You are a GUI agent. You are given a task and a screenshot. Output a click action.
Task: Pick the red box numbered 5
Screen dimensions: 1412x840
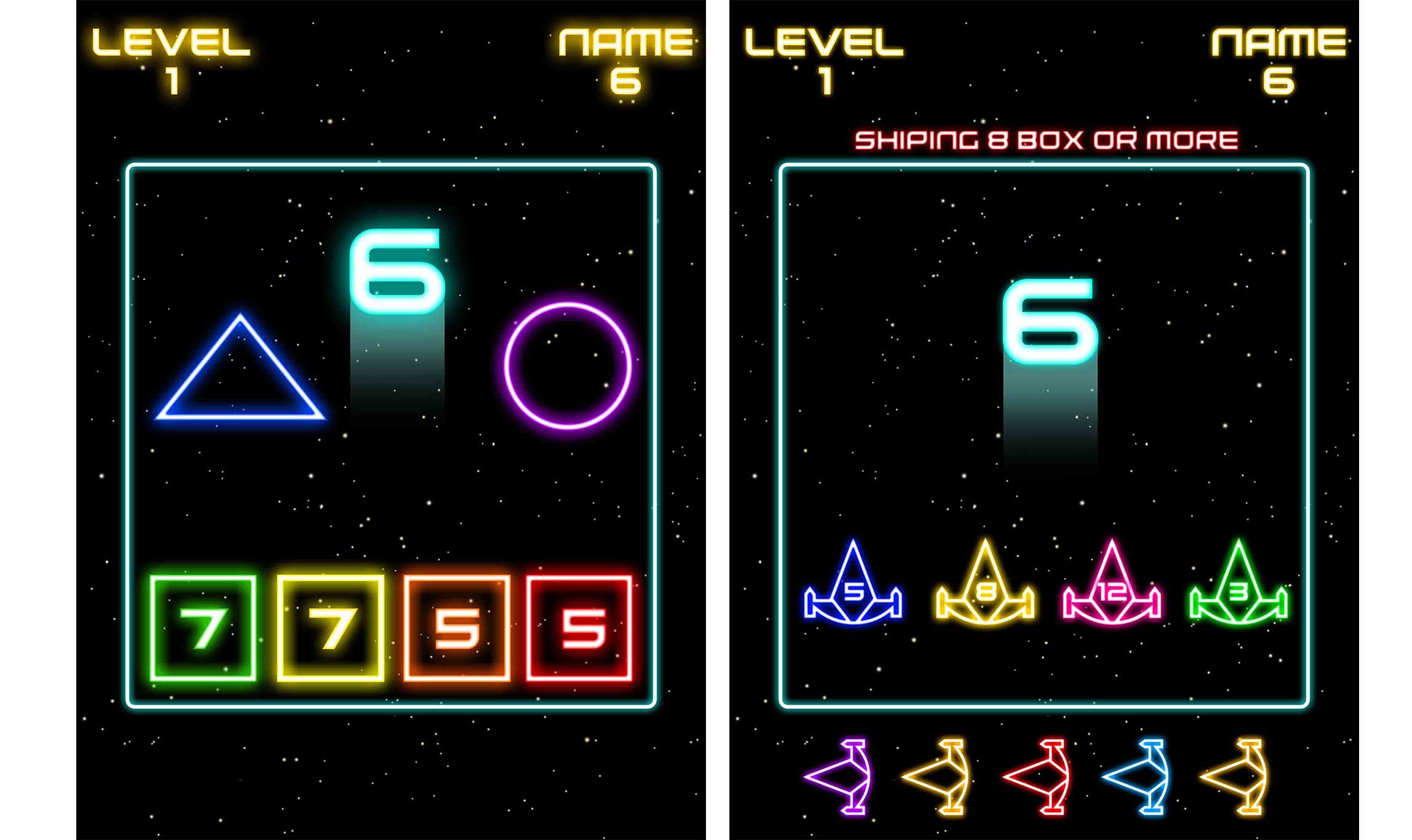click(x=579, y=628)
